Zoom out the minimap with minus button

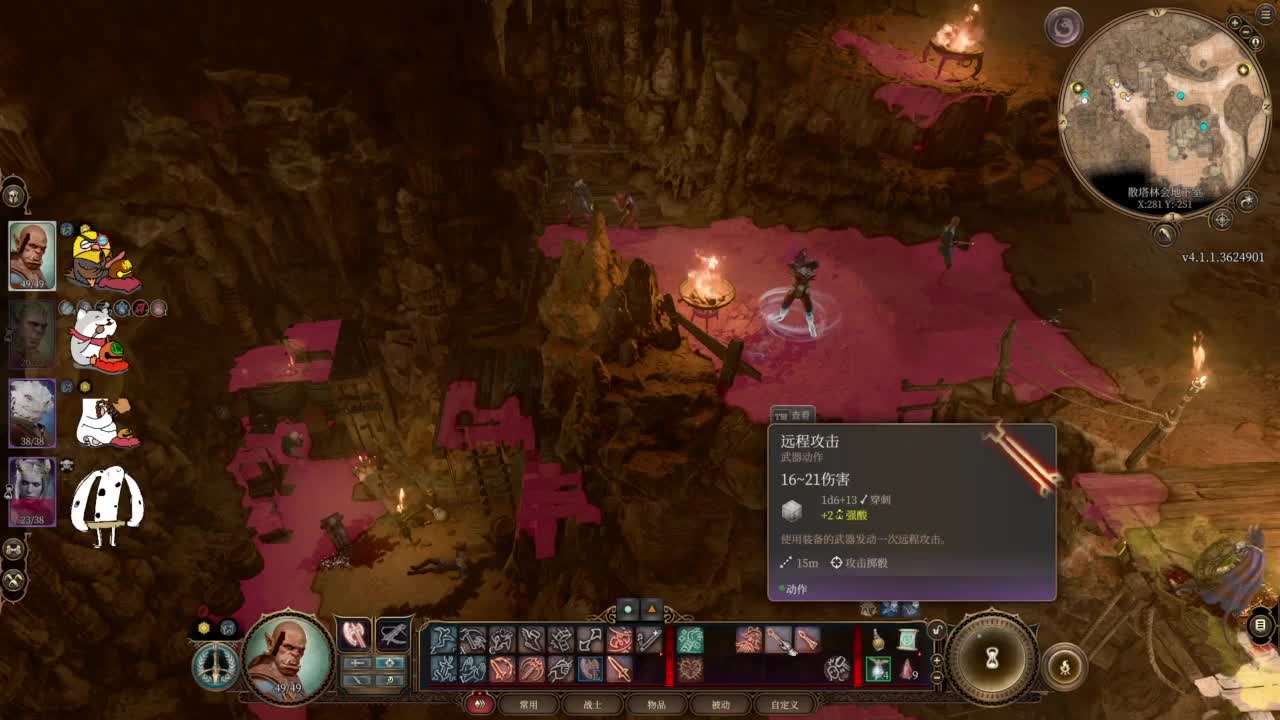[1247, 32]
